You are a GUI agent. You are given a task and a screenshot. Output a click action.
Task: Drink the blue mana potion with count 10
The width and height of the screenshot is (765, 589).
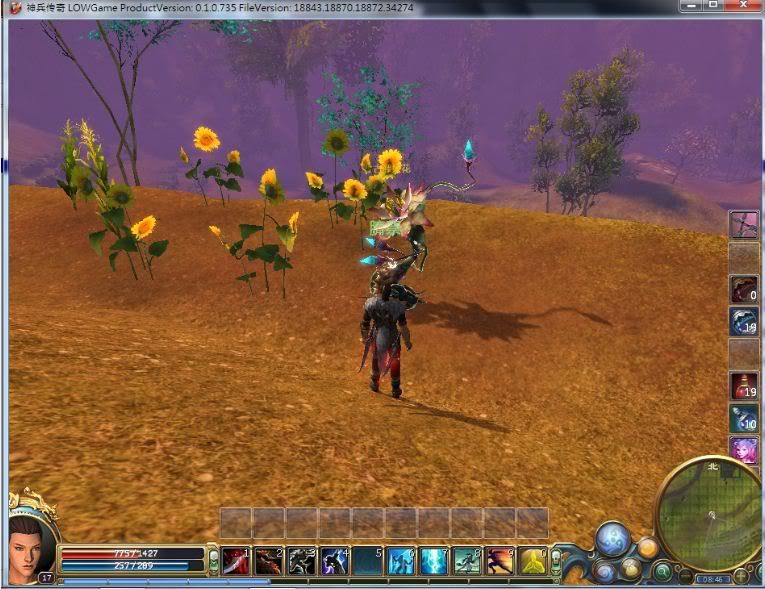pyautogui.click(x=743, y=418)
